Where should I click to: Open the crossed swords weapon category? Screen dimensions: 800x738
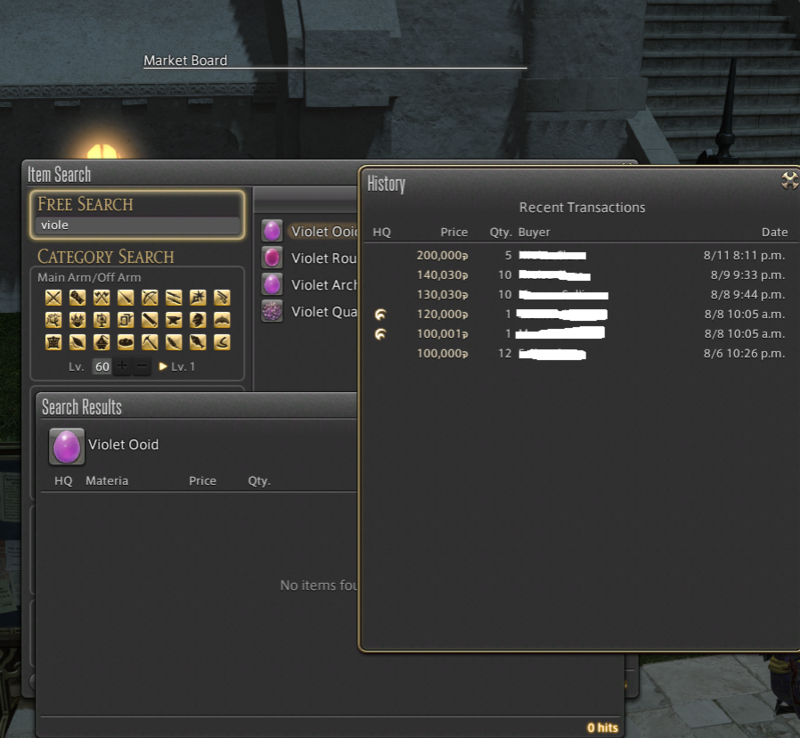coord(53,297)
